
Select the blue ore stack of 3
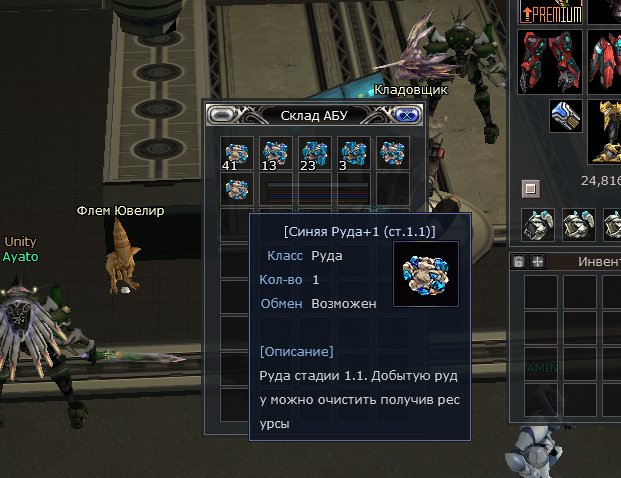point(353,154)
